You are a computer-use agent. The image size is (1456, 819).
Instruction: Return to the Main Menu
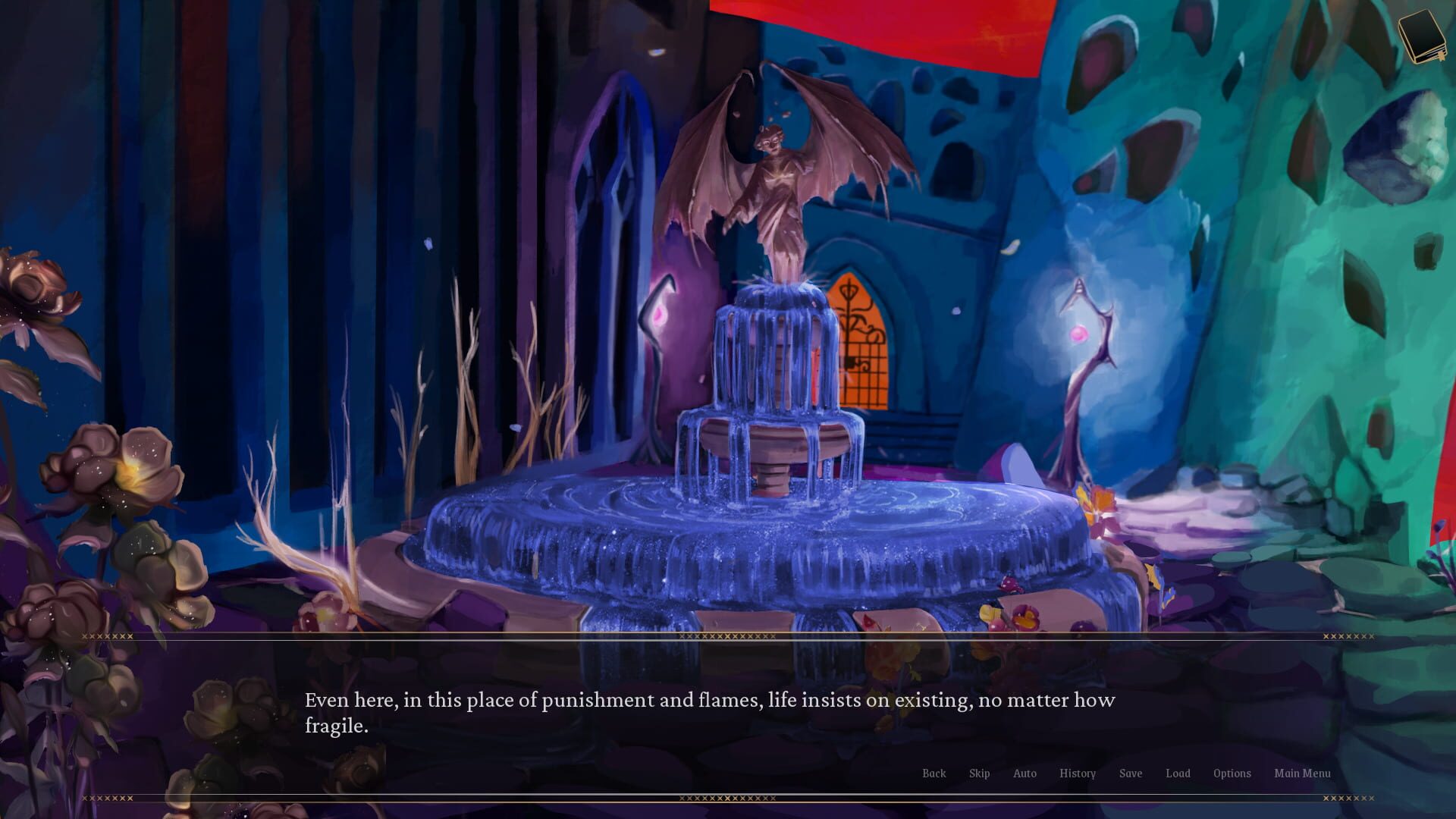[1302, 773]
